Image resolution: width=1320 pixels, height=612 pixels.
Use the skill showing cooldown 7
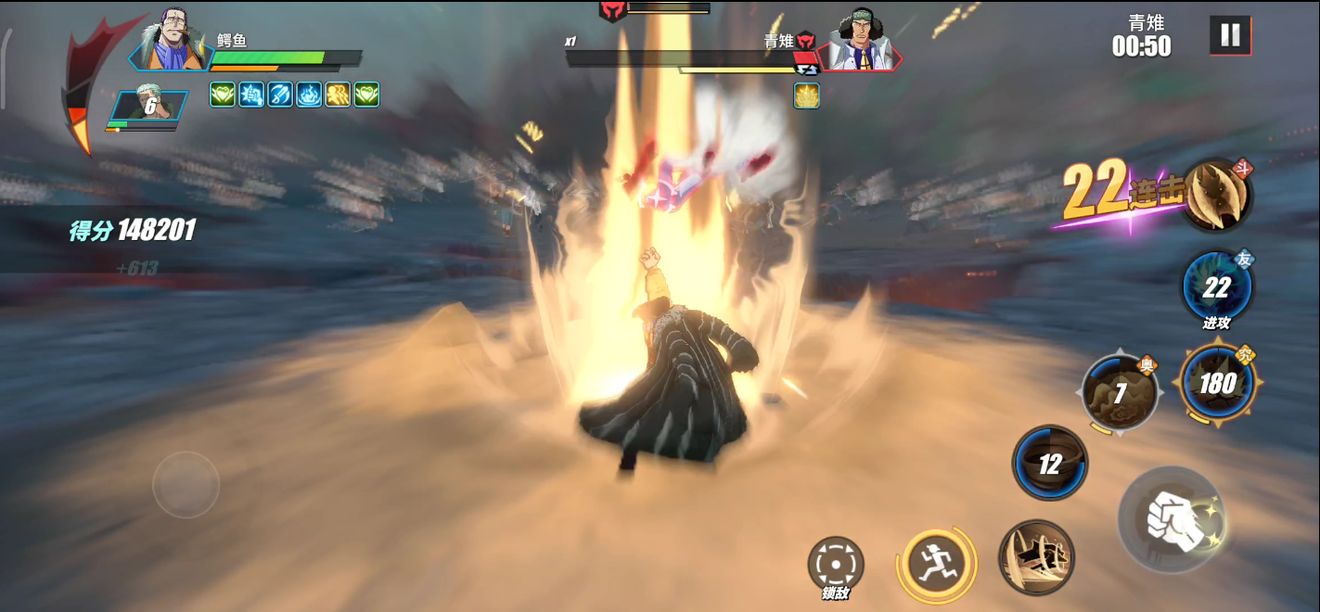click(x=1119, y=392)
